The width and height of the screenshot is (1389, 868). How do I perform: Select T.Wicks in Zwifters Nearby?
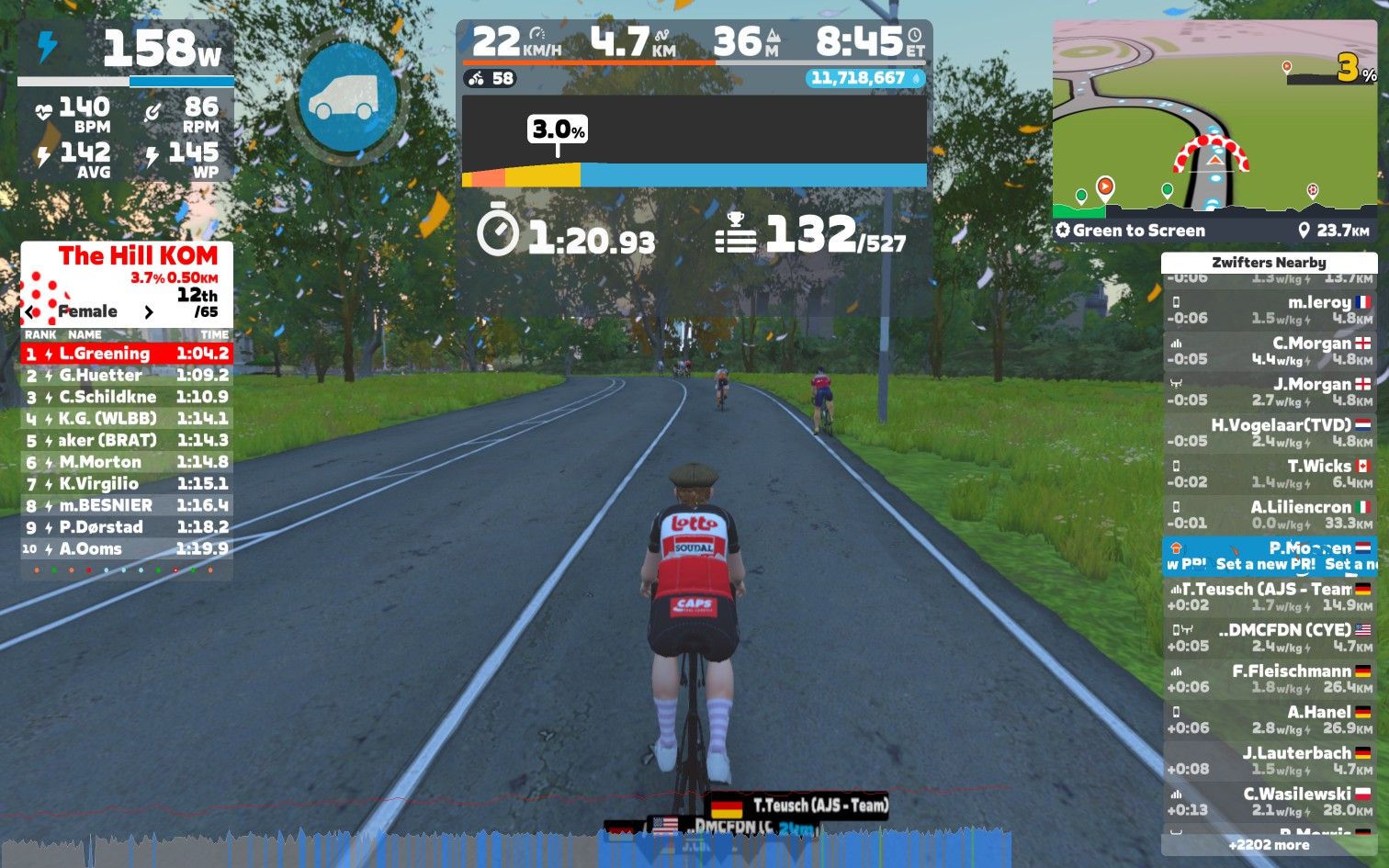pos(1270,473)
